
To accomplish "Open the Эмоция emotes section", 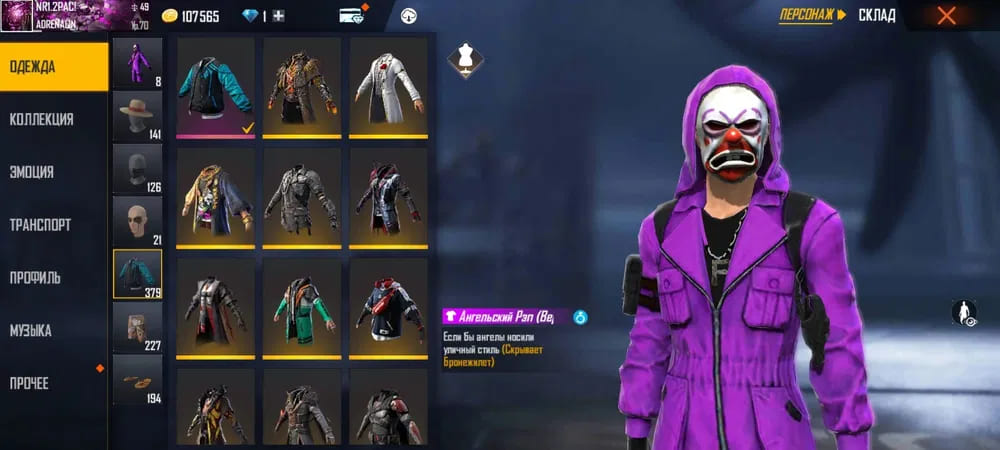I will (x=54, y=172).
